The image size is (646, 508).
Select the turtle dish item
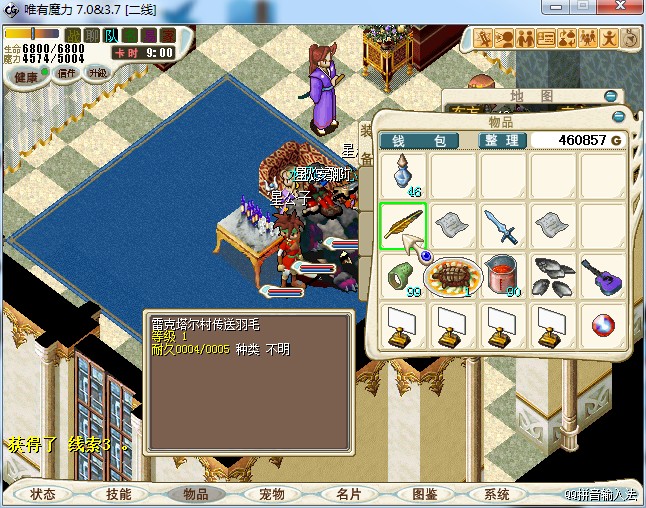pos(453,275)
